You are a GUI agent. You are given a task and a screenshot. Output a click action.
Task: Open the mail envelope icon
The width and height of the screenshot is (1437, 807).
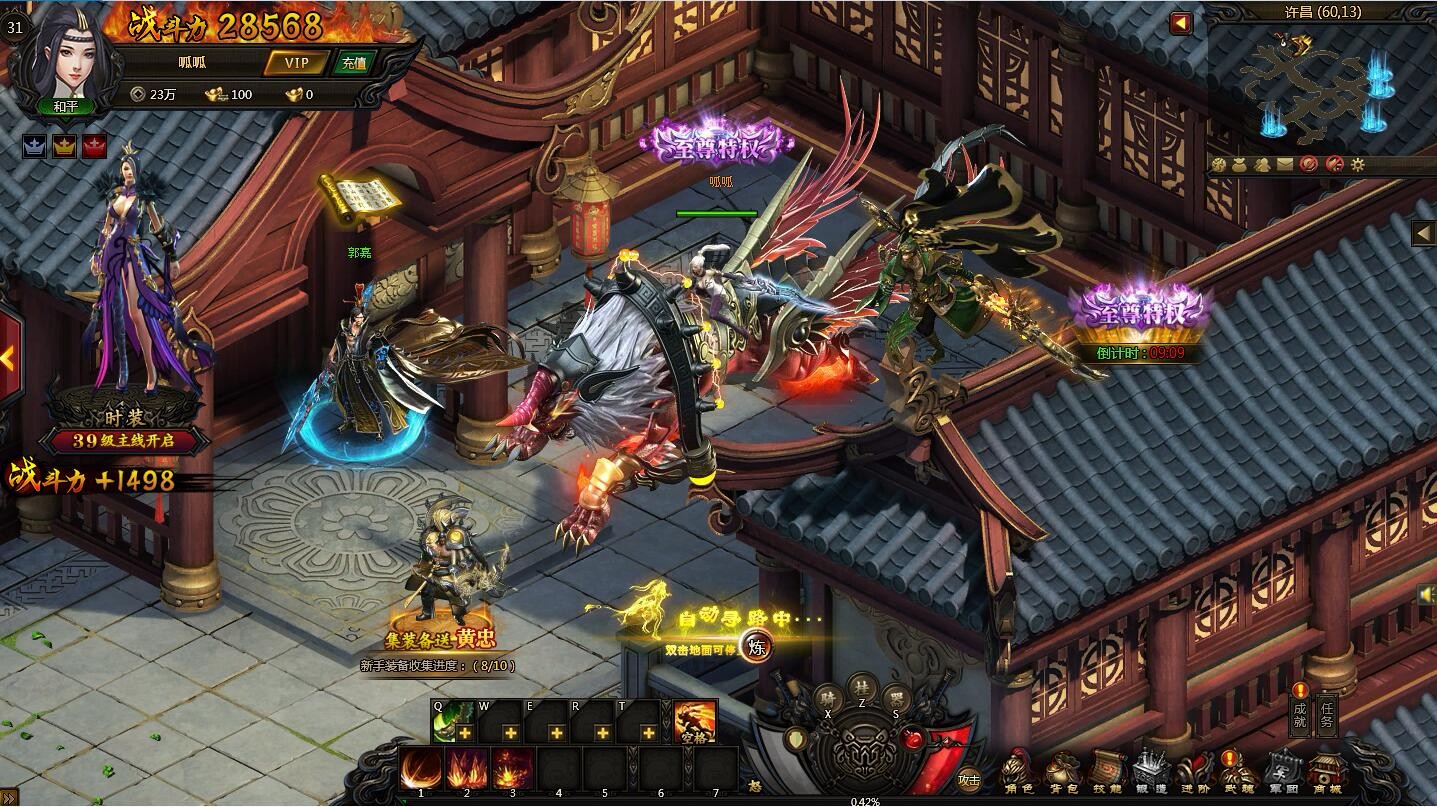coord(1284,165)
